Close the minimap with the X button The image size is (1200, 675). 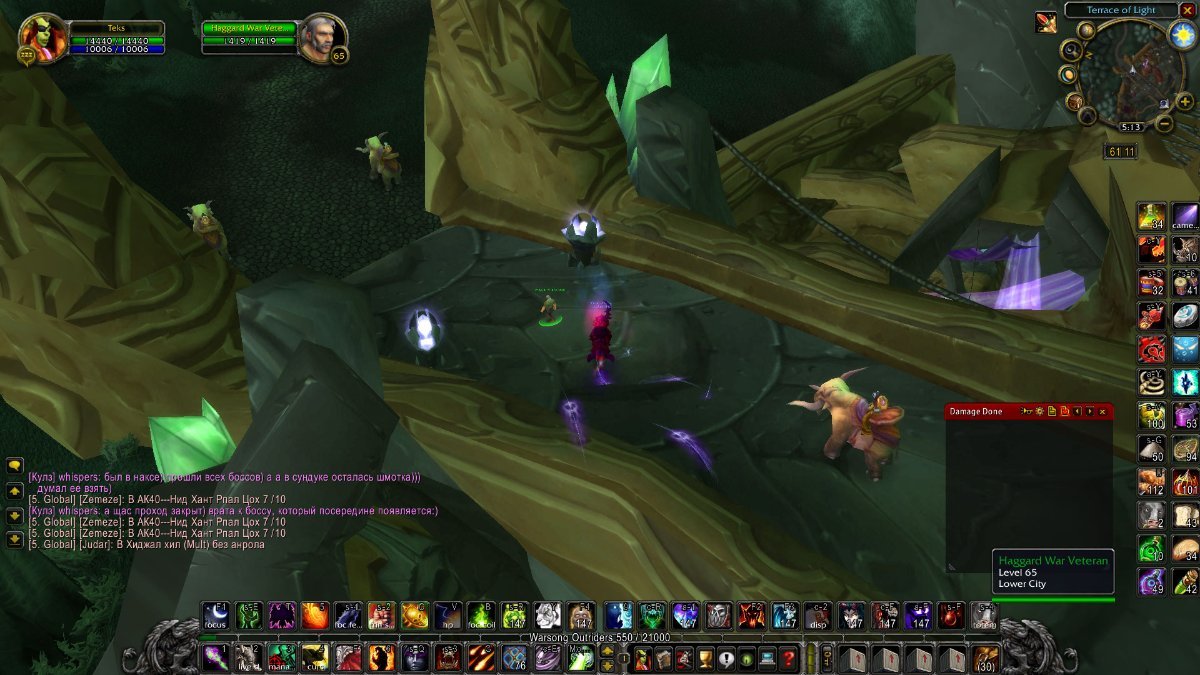pyautogui.click(x=1187, y=10)
